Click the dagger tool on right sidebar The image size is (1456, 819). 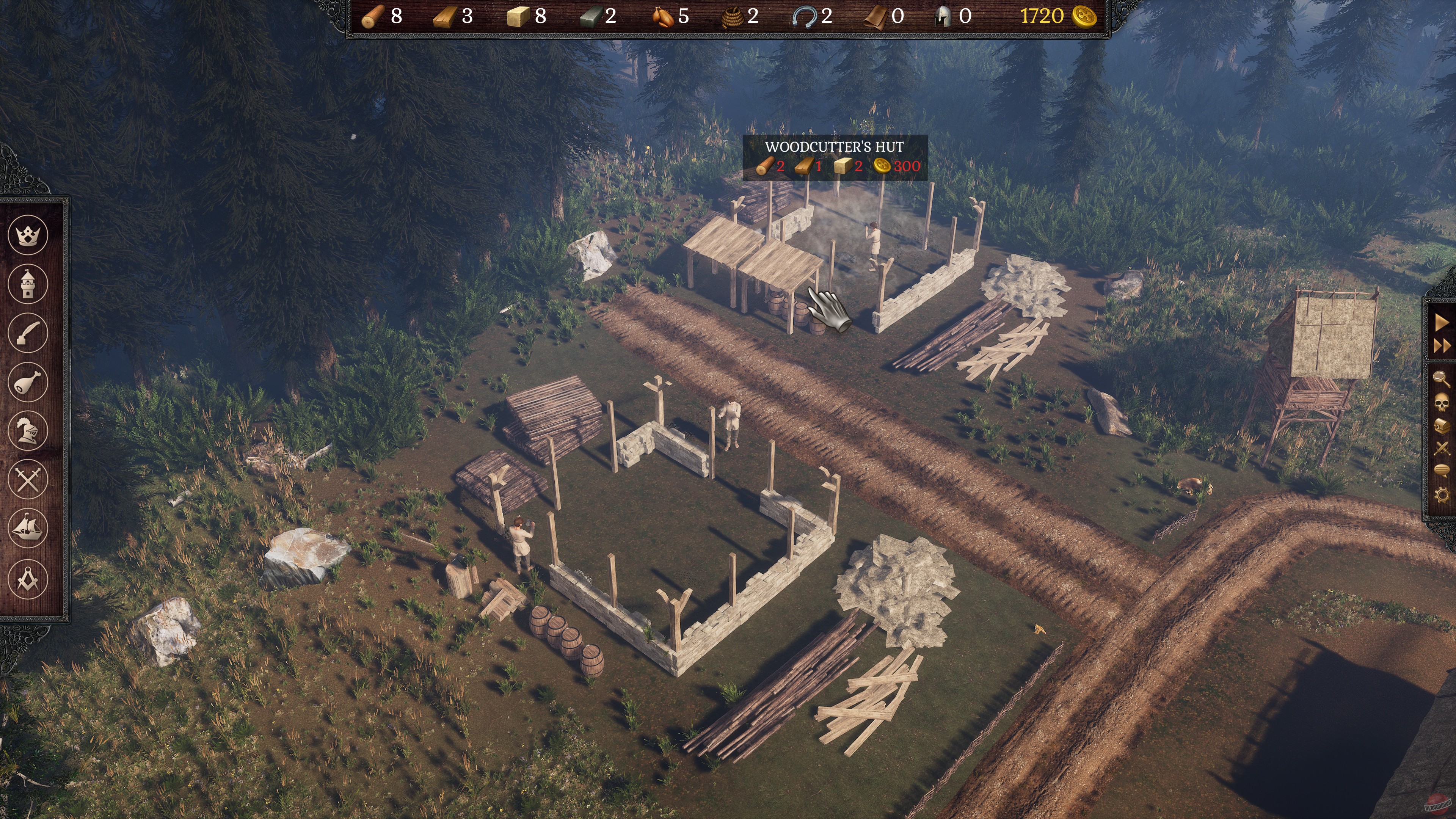[x=1442, y=448]
